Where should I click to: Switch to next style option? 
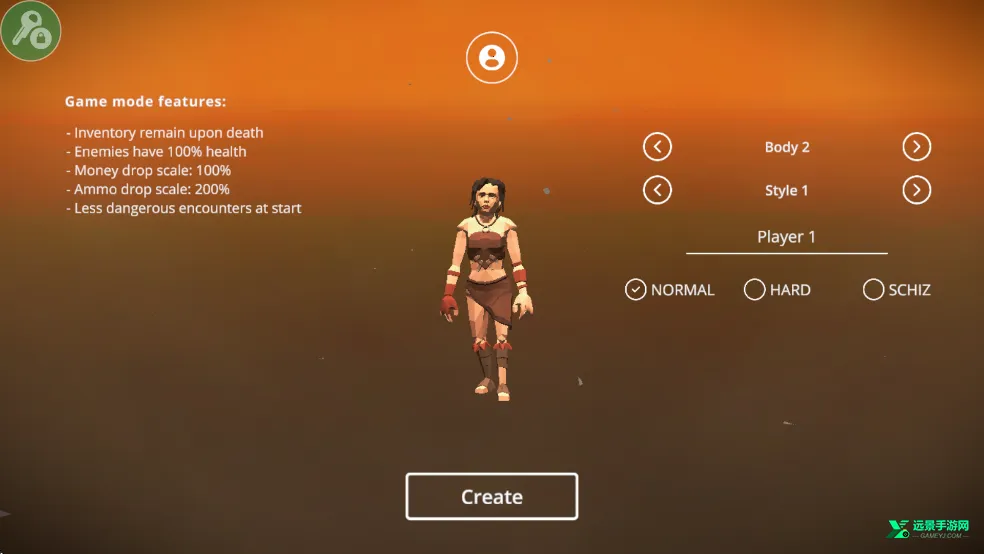point(916,190)
